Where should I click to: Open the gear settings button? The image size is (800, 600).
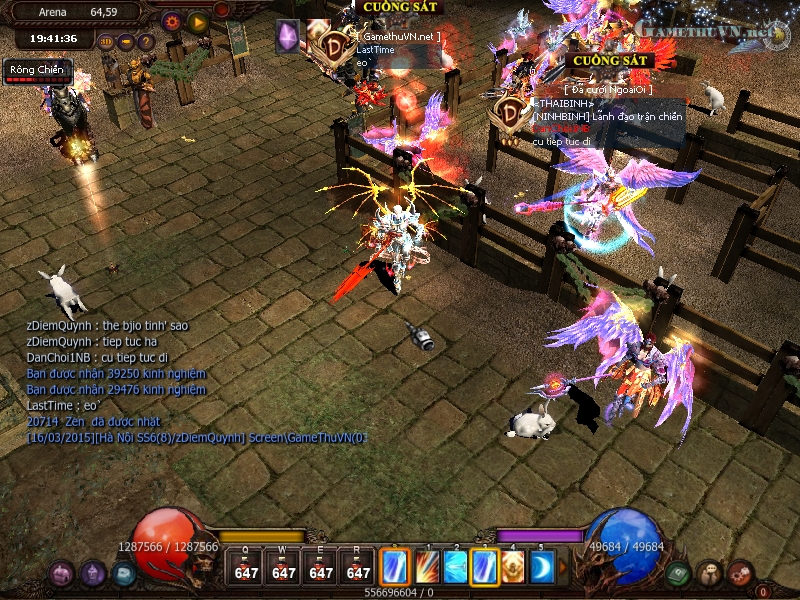tap(171, 20)
